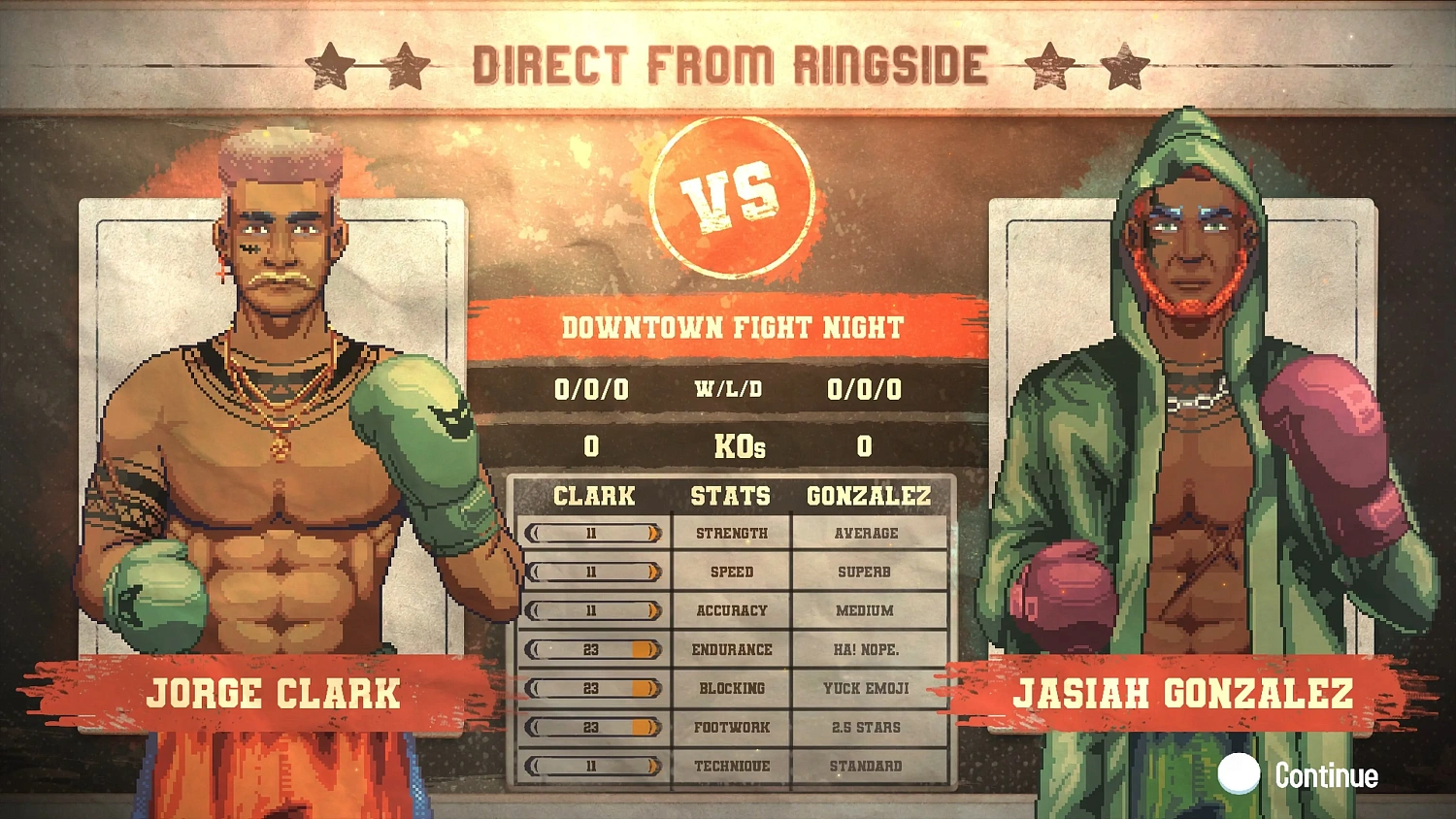Click the Jorge Clark name banner
The height and width of the screenshot is (819, 1456).
pos(274,693)
